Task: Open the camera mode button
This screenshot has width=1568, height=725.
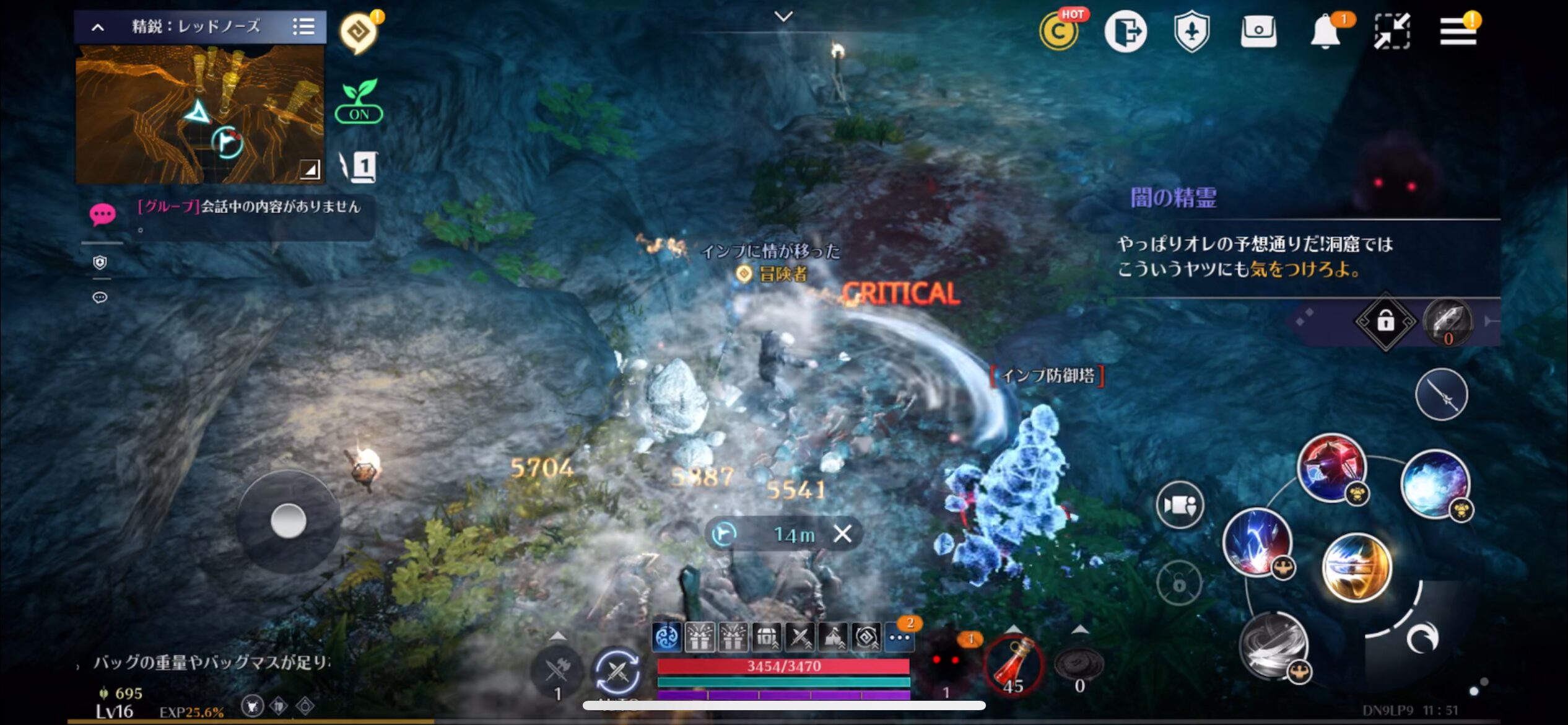Action: click(1179, 505)
